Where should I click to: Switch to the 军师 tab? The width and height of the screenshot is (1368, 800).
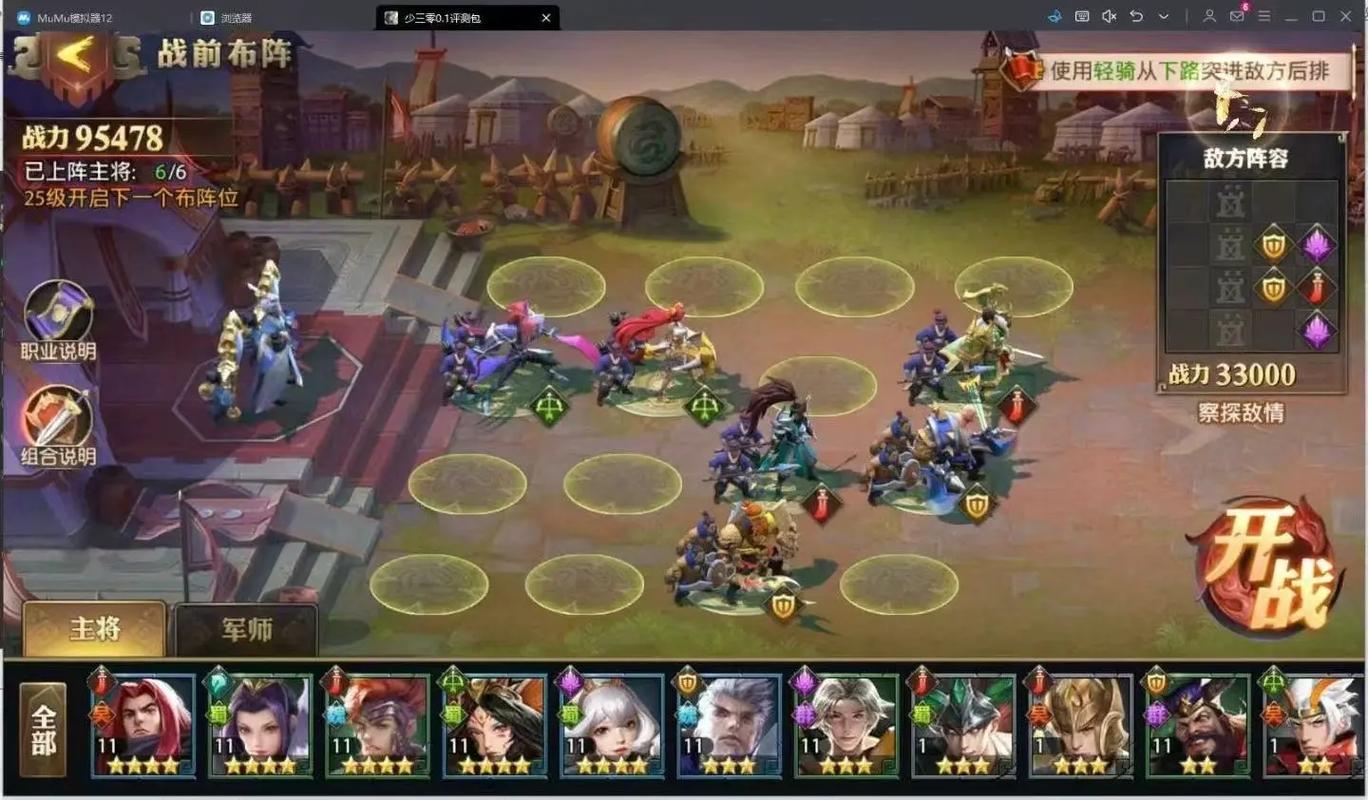246,630
